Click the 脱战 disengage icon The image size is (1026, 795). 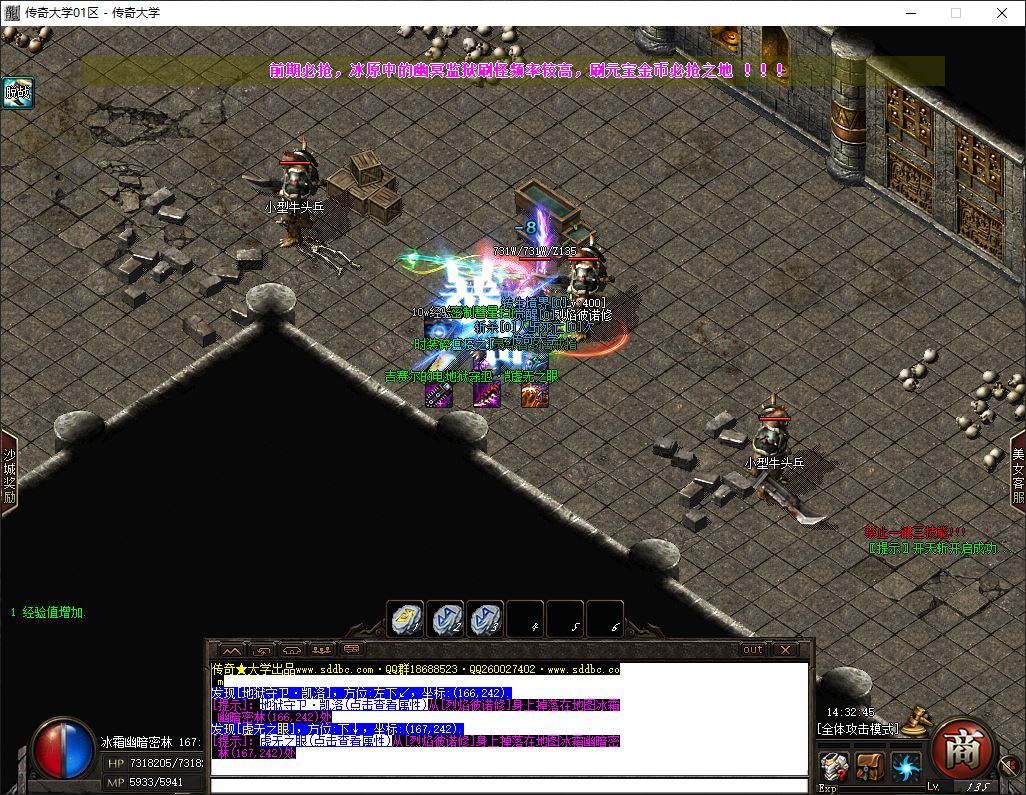[x=18, y=91]
